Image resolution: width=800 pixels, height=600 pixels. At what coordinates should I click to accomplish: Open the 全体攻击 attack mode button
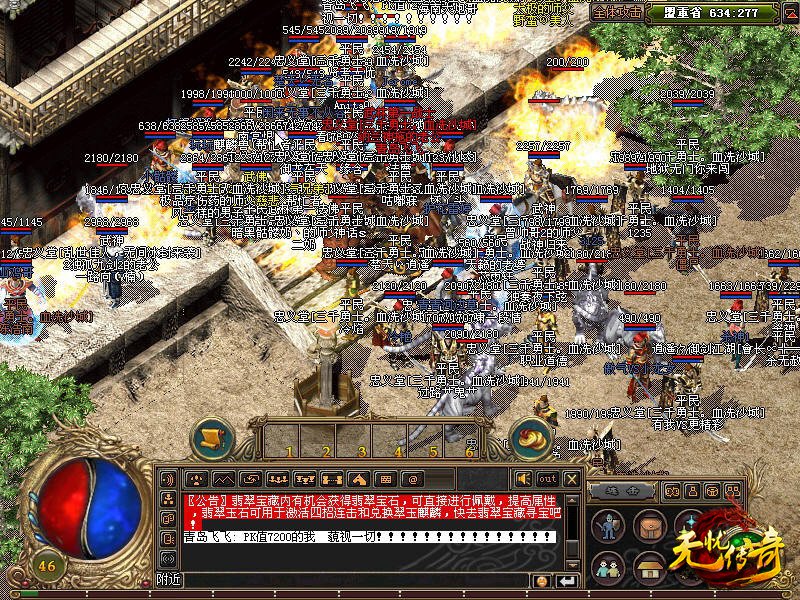(615, 13)
